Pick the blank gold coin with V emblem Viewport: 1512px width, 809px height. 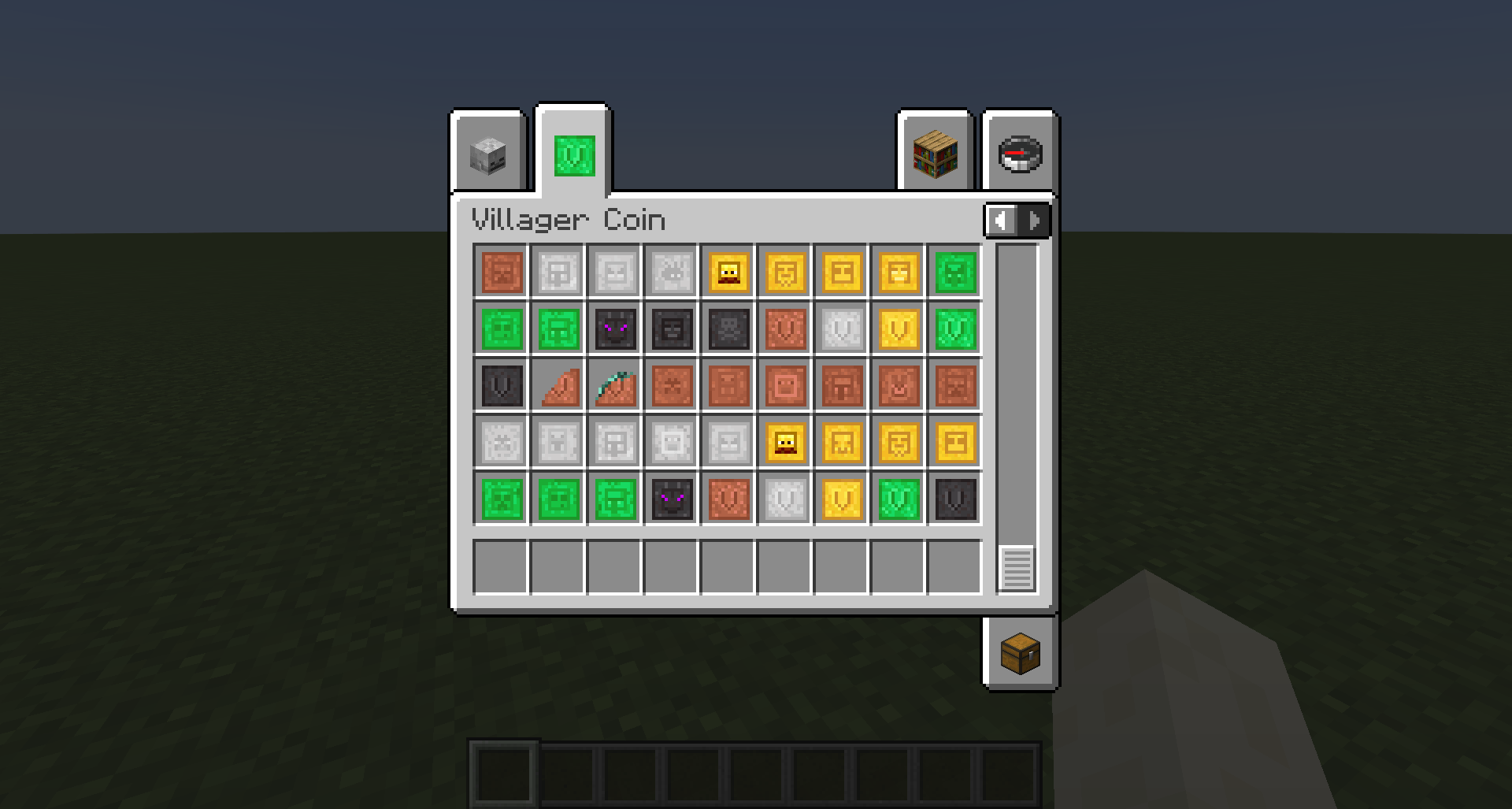899,329
